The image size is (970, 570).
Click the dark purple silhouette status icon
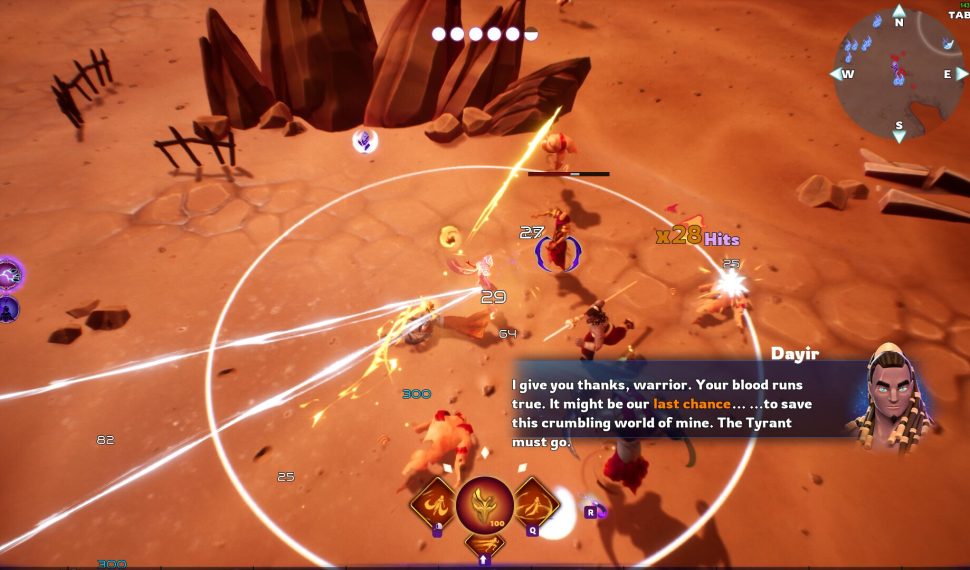tap(8, 309)
